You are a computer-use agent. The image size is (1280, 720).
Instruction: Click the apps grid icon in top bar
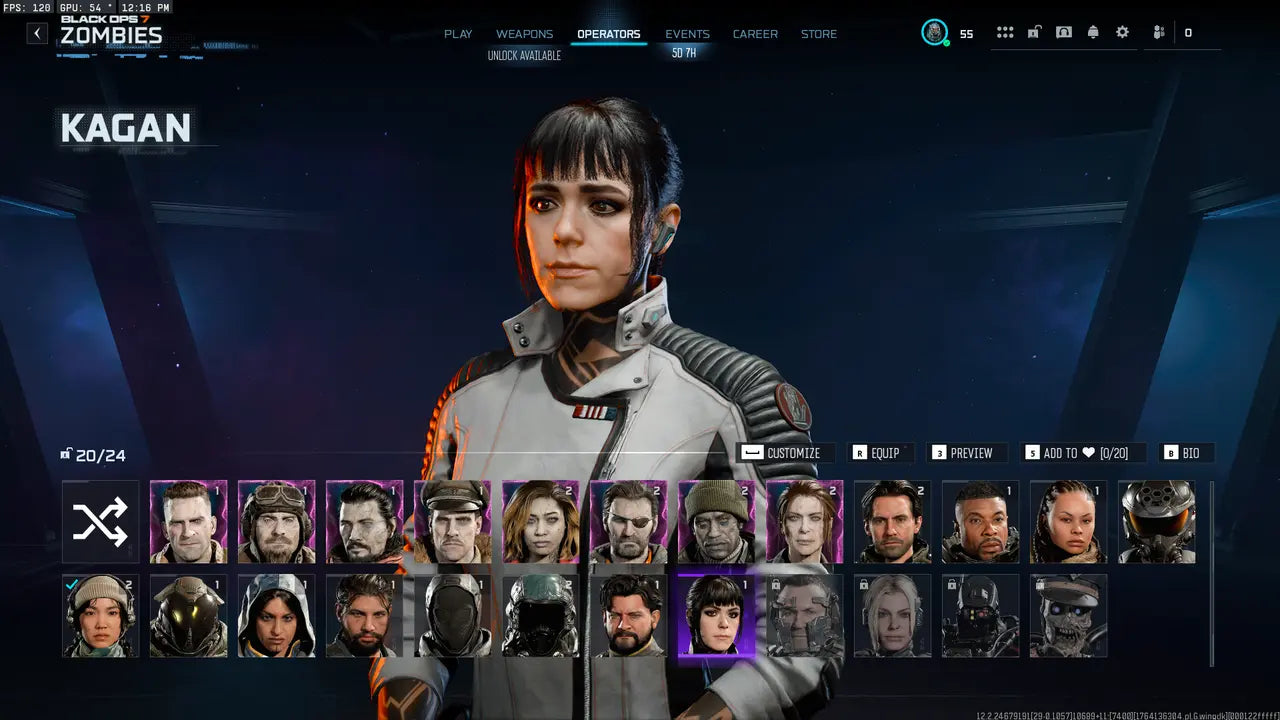[x=1004, y=32]
